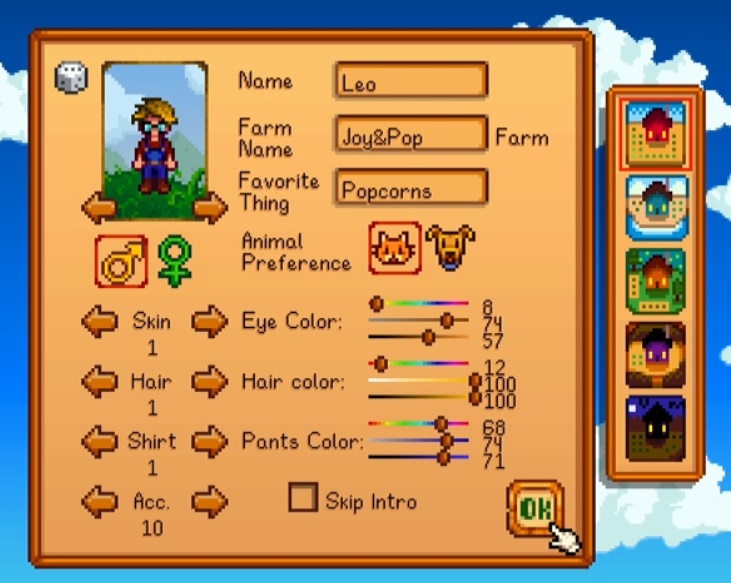Go to next Skin option
731x583 pixels.
(209, 322)
